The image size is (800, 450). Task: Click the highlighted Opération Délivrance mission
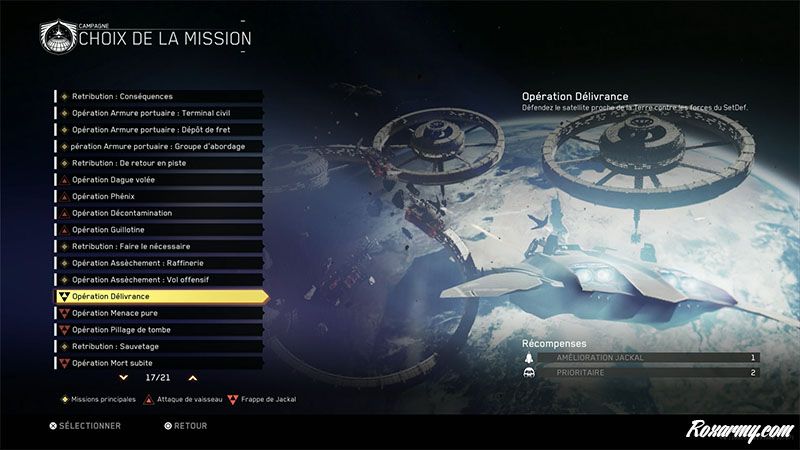(160, 297)
